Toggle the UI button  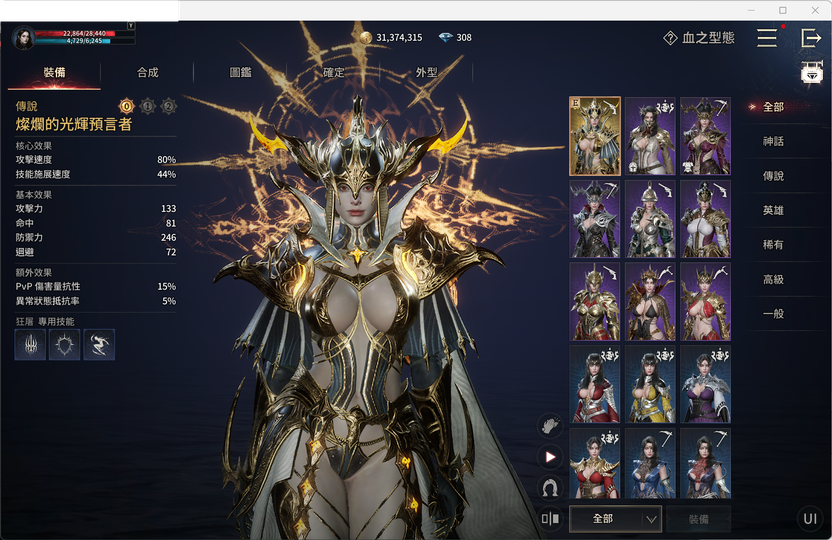(810, 518)
